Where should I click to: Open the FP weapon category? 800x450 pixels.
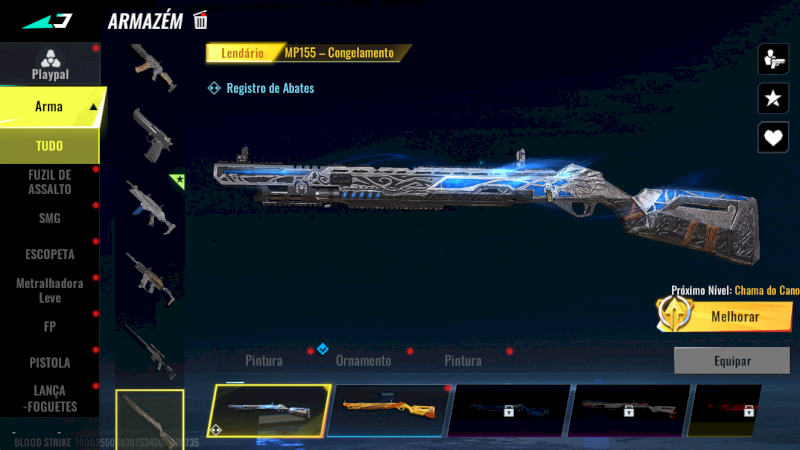(49, 326)
